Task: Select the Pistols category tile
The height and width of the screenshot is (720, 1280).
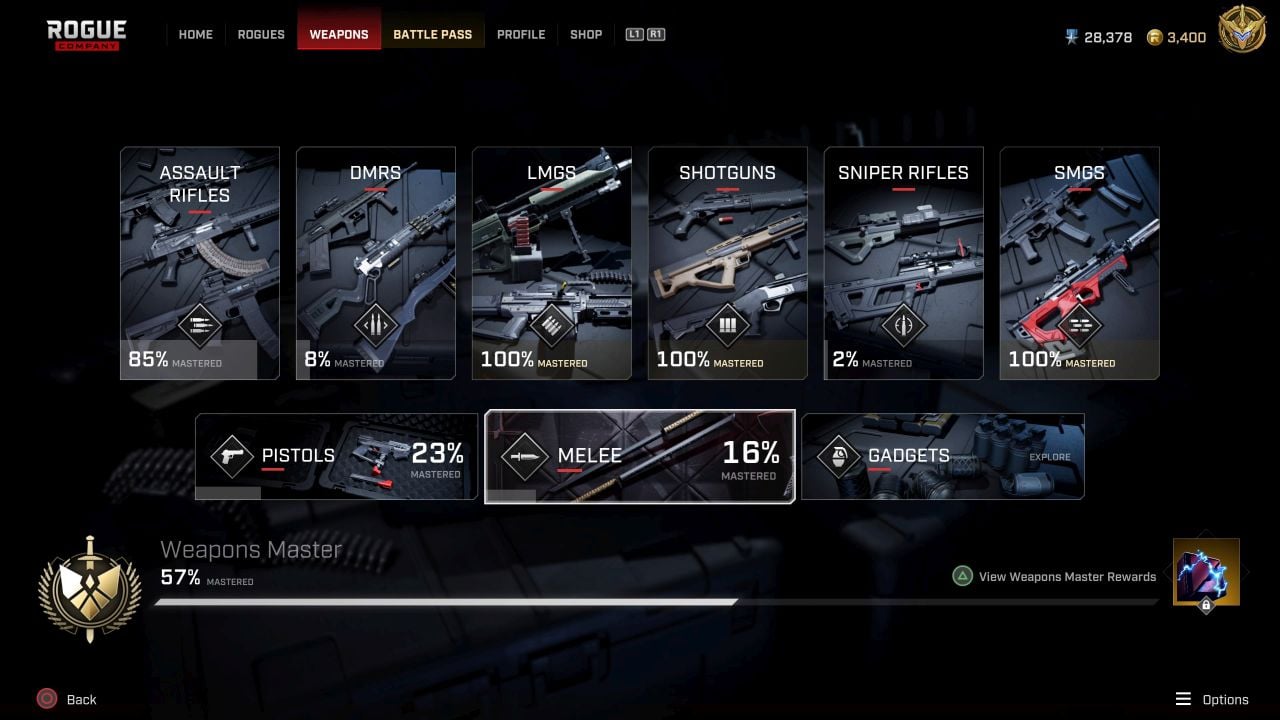Action: point(336,456)
